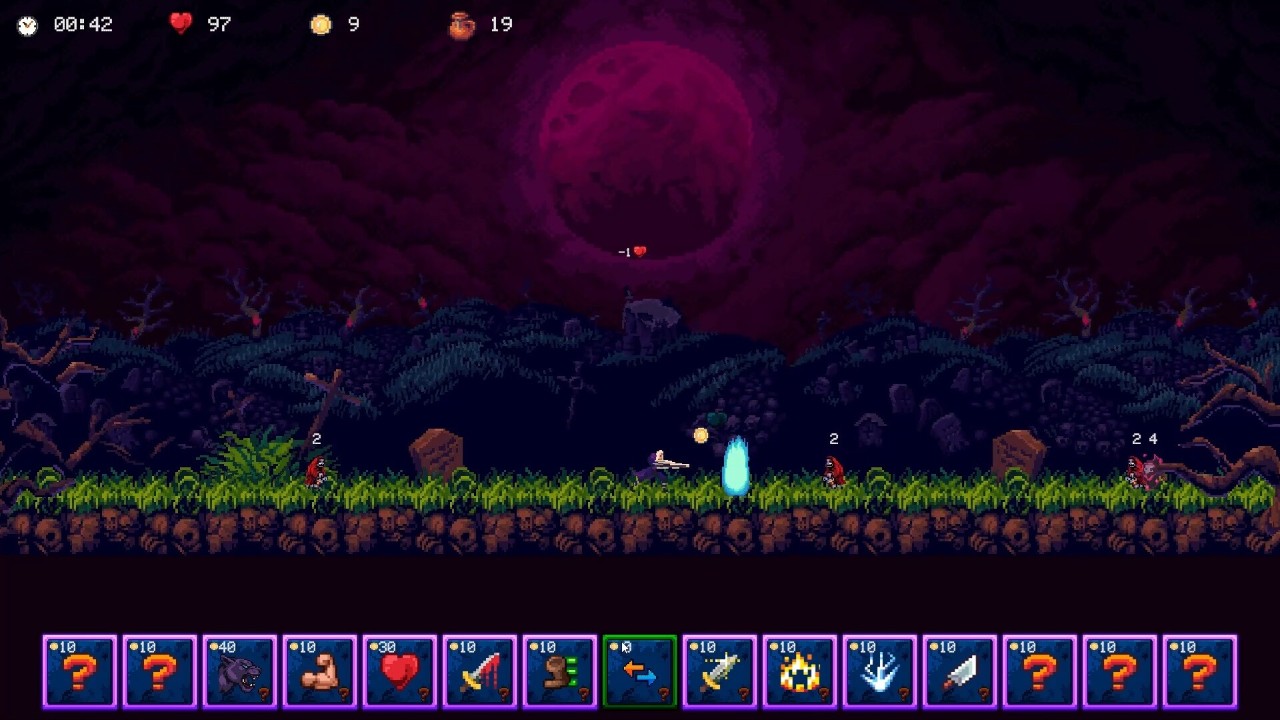The image size is (1280, 720).
Task: Buy the red heart health upgrade
Action: point(400,671)
